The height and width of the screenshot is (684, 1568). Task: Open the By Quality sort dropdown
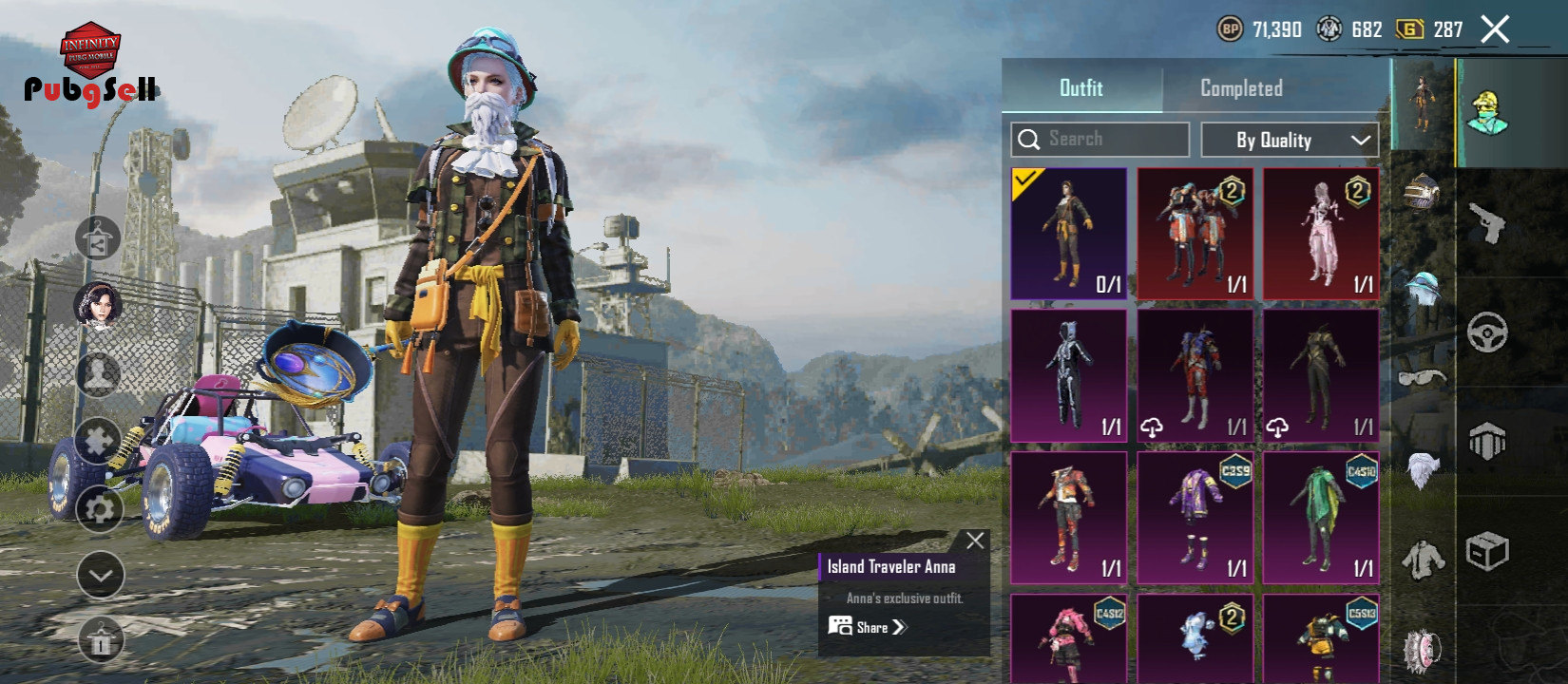[1290, 140]
